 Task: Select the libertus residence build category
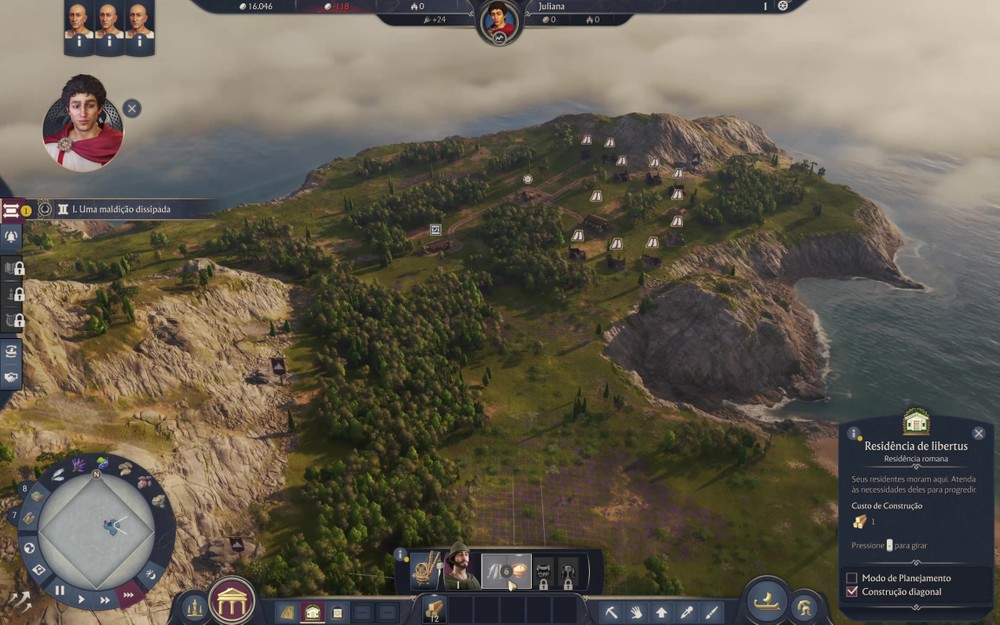pos(312,612)
